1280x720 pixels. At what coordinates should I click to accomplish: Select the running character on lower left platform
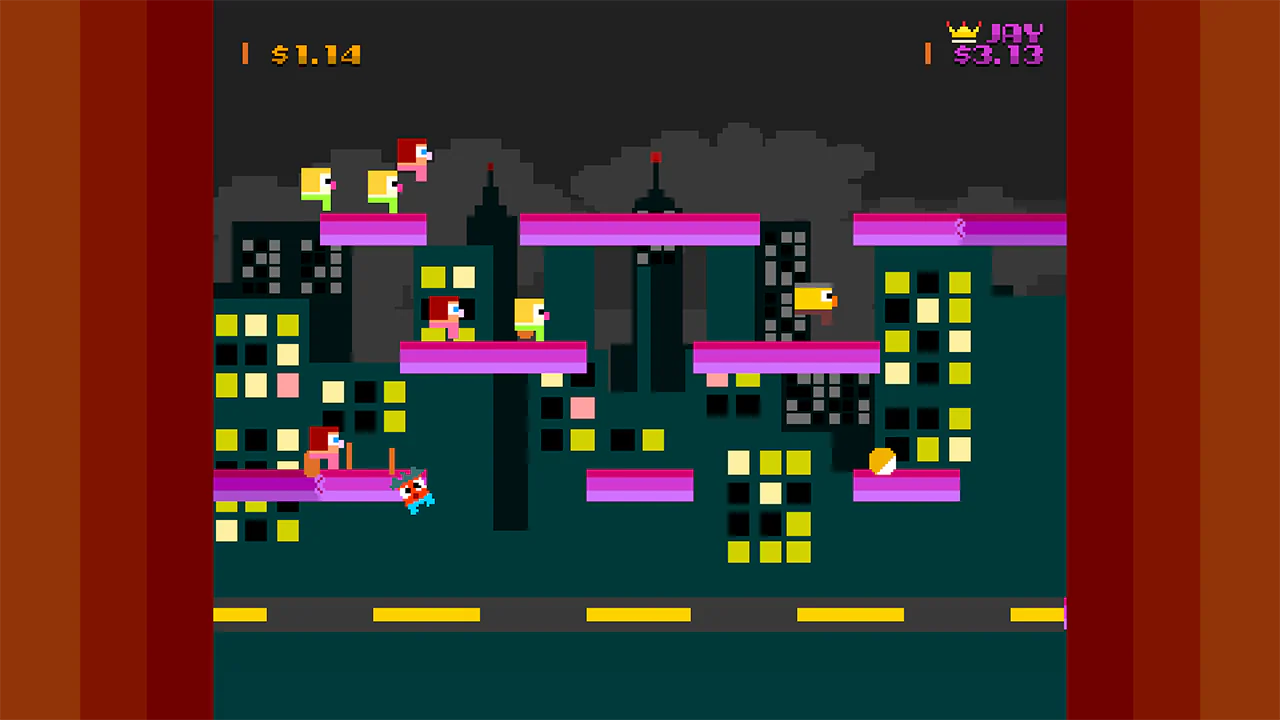(322, 447)
